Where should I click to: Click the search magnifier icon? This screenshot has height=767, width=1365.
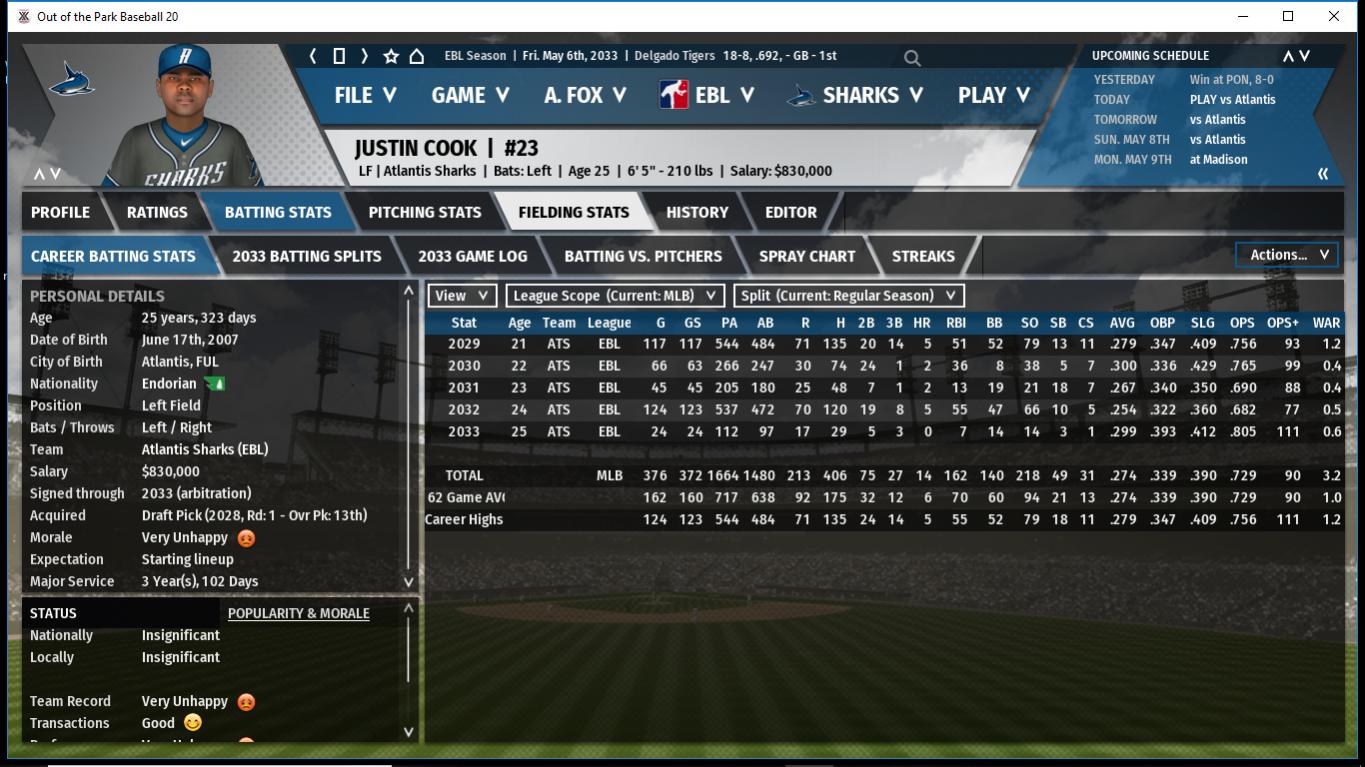912,58
